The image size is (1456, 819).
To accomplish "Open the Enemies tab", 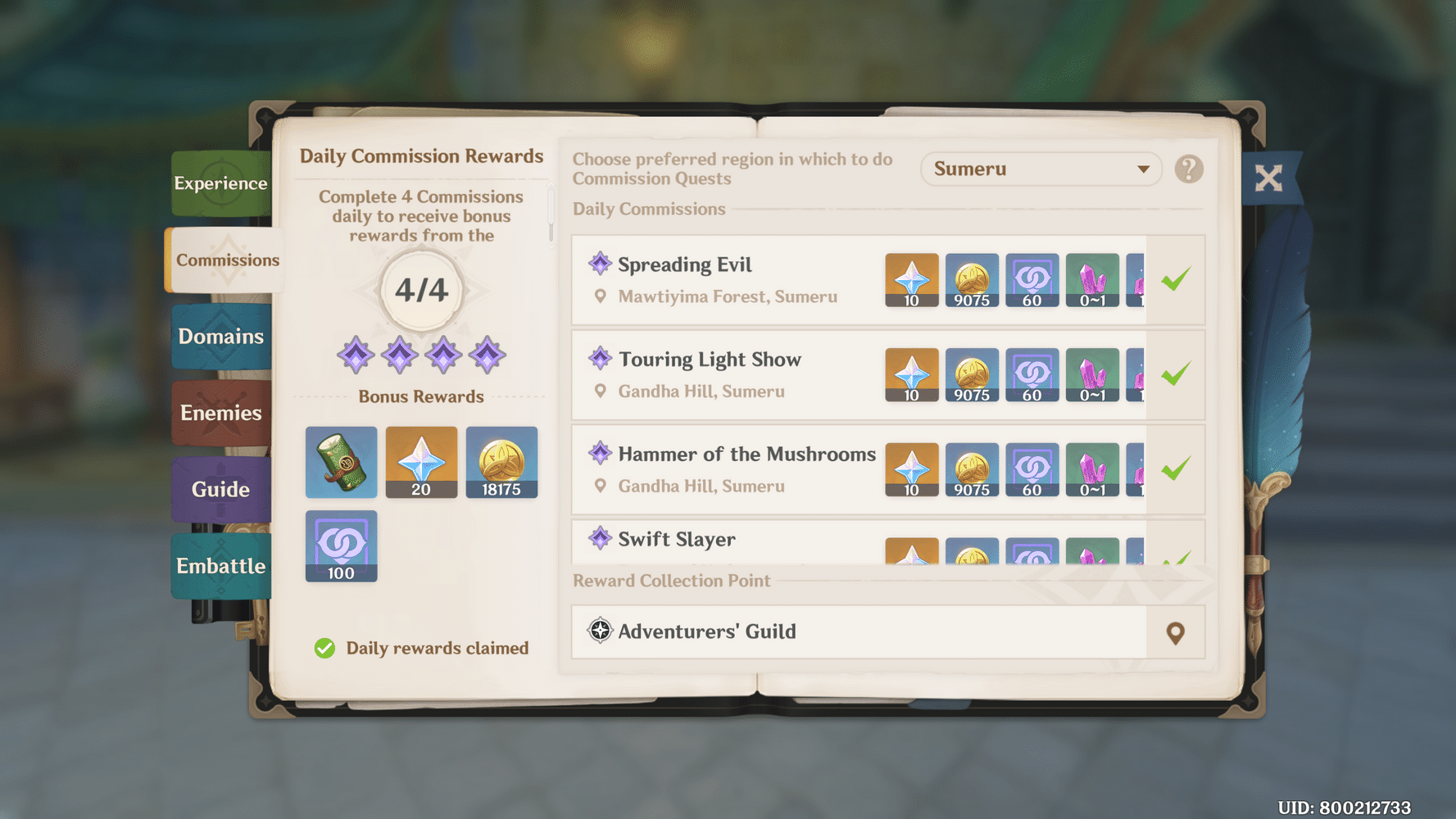I will click(220, 413).
